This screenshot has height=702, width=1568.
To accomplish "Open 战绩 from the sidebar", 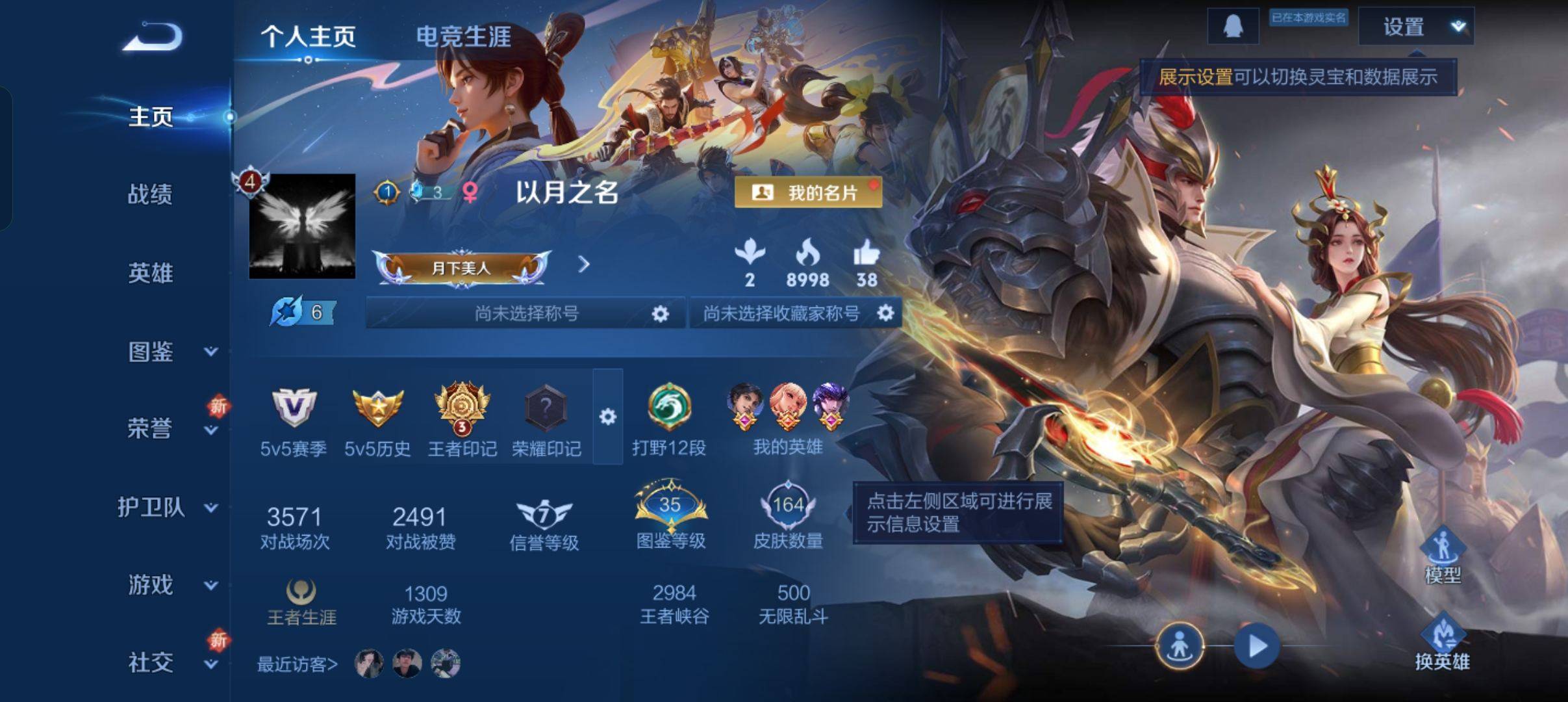I will pyautogui.click(x=150, y=196).
